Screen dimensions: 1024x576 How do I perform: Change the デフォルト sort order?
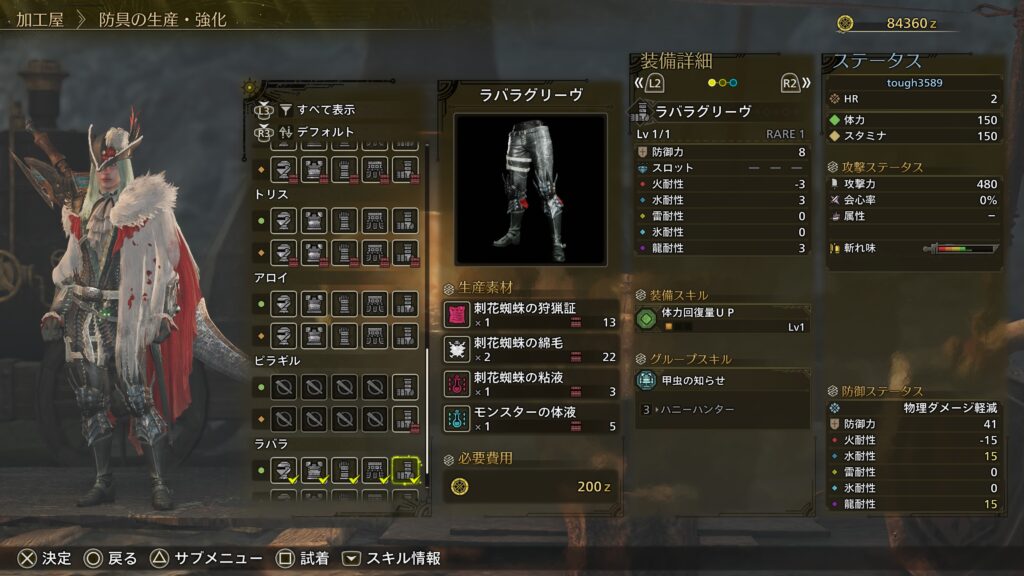click(326, 131)
